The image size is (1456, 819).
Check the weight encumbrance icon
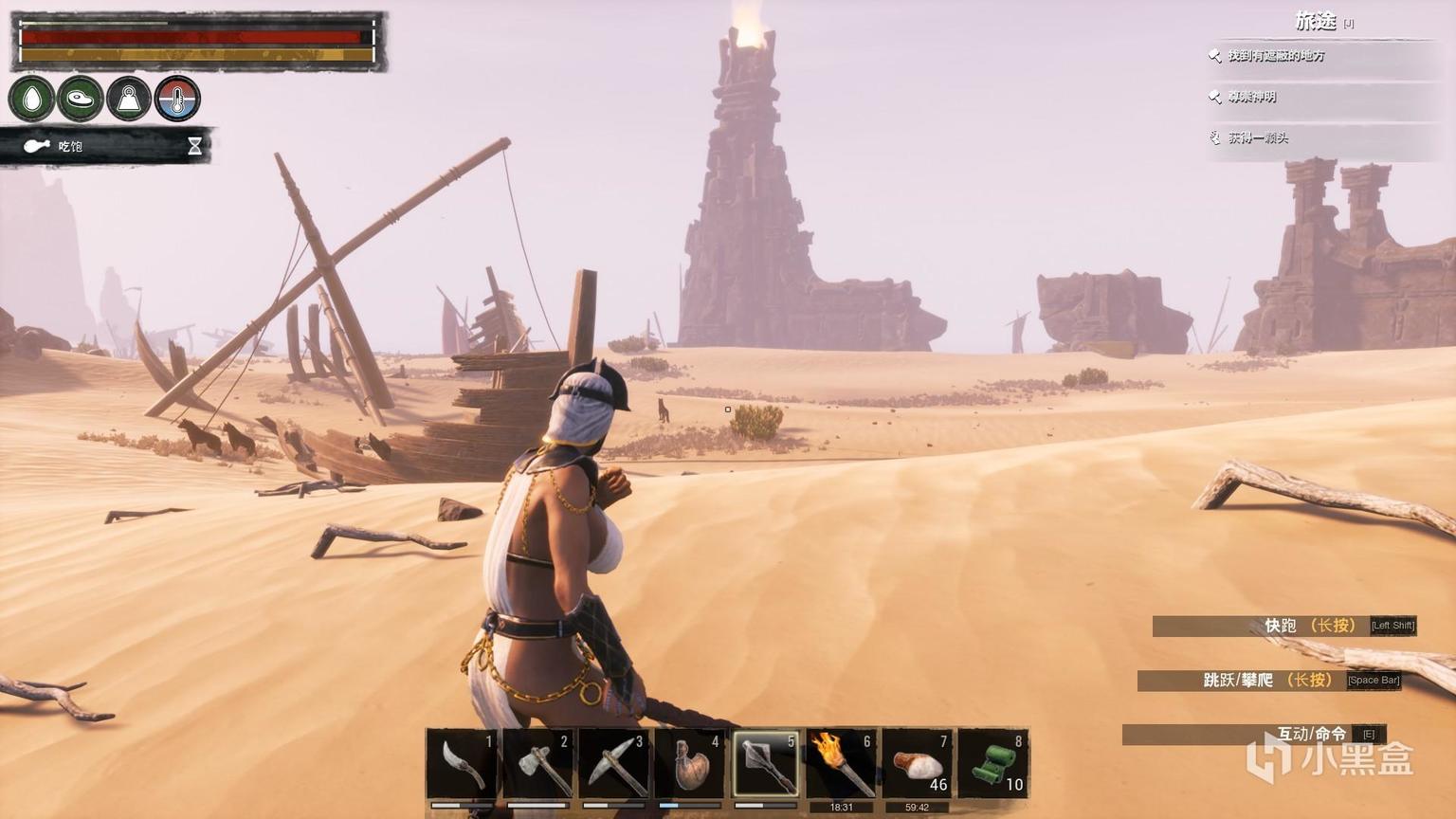pyautogui.click(x=129, y=99)
